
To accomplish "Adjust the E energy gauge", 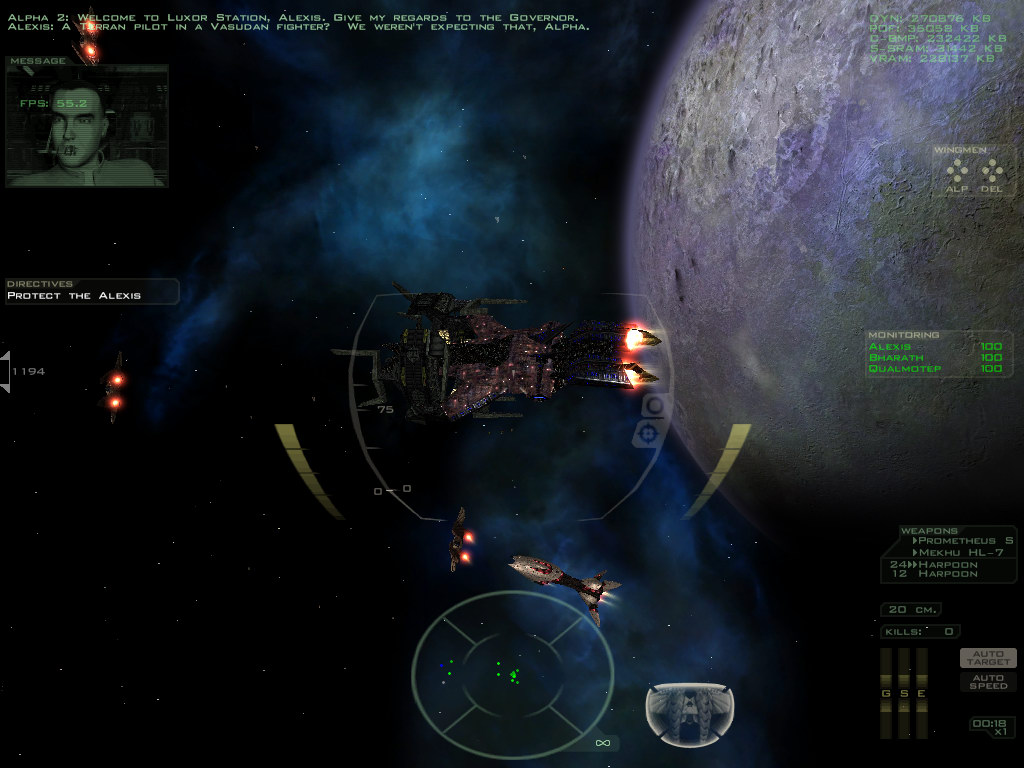I will tap(921, 692).
